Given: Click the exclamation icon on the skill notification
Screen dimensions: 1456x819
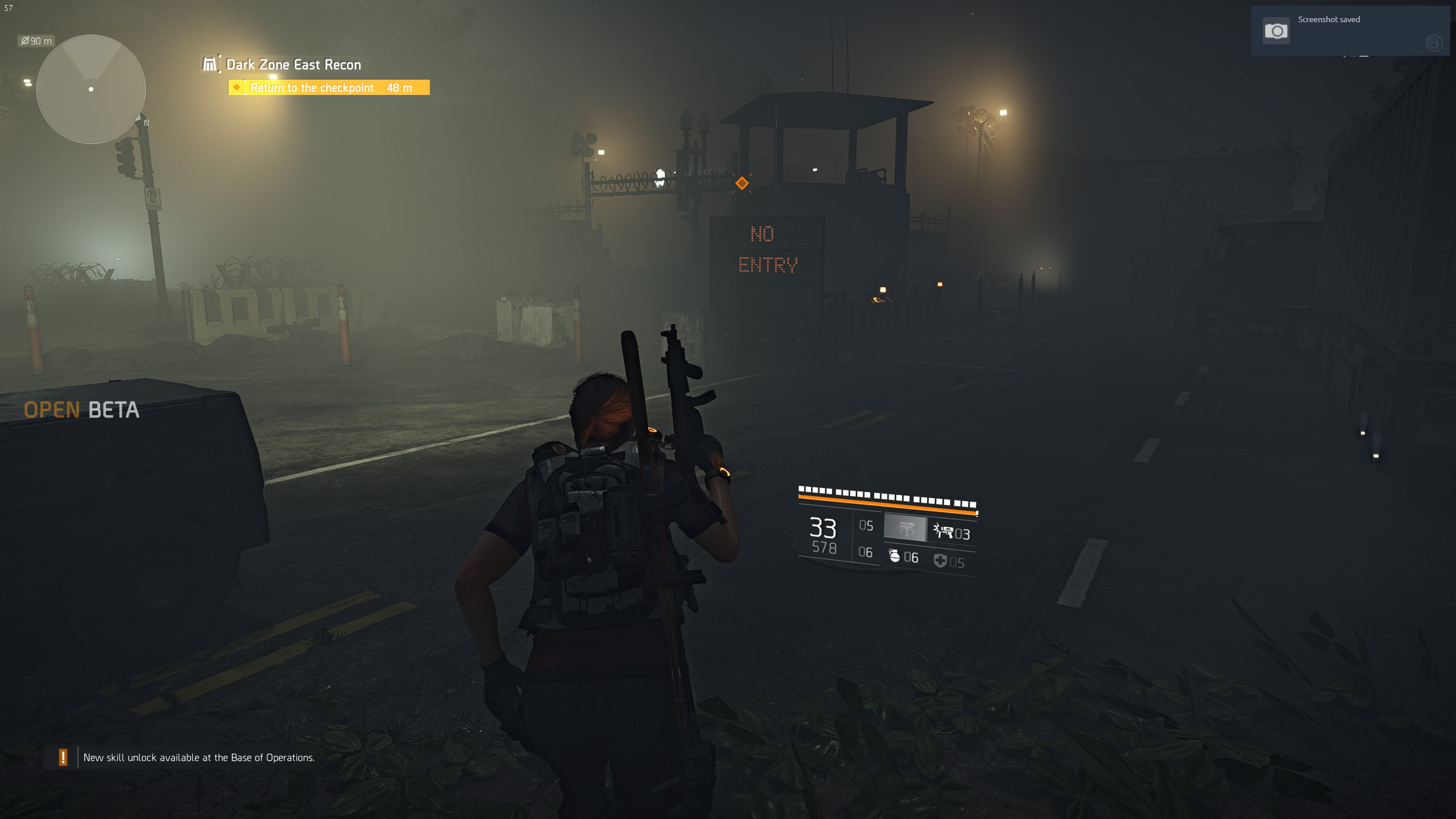Looking at the screenshot, I should [64, 757].
